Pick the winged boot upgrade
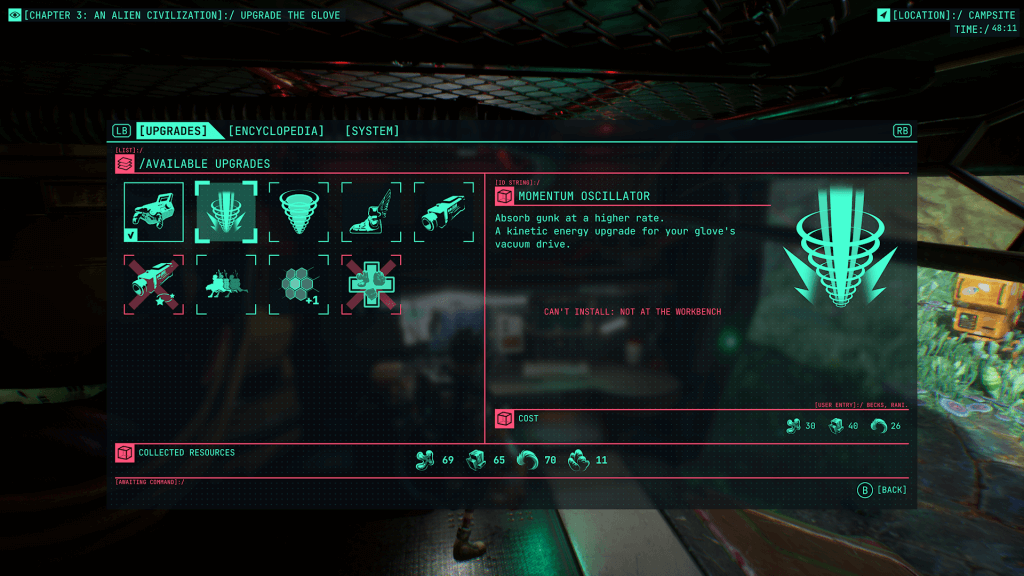The width and height of the screenshot is (1024, 576). click(x=371, y=212)
